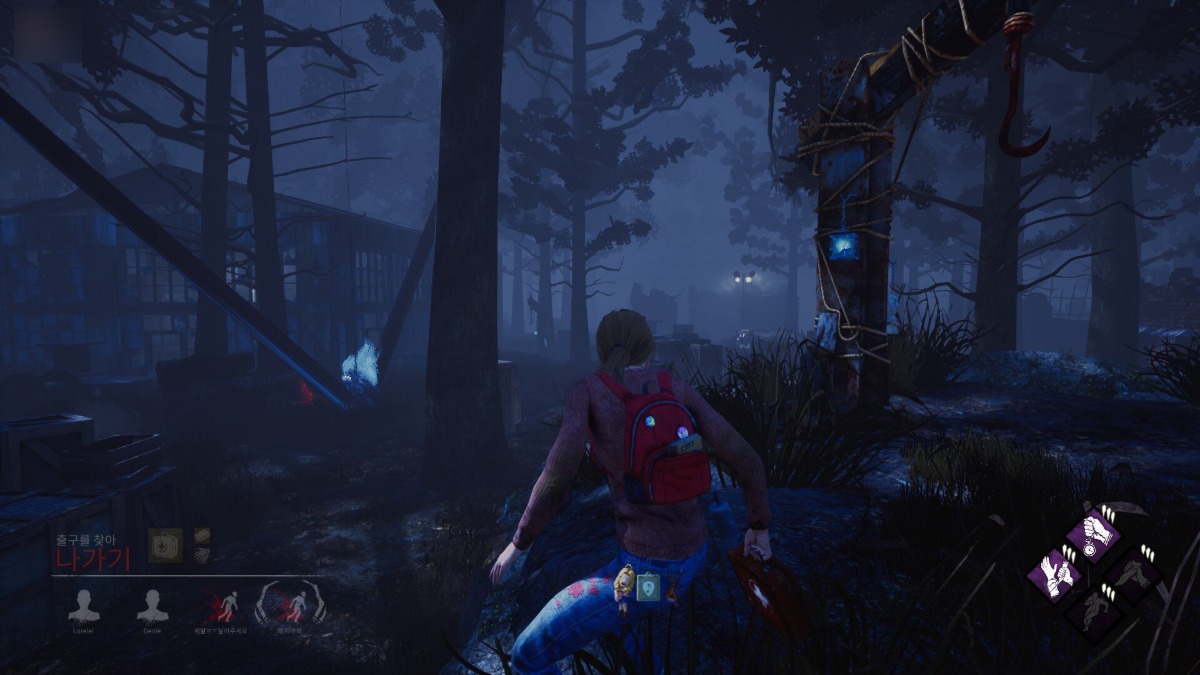This screenshot has height=675, width=1200.
Task: Select the Genie survivor status portrait
Action: 152,606
